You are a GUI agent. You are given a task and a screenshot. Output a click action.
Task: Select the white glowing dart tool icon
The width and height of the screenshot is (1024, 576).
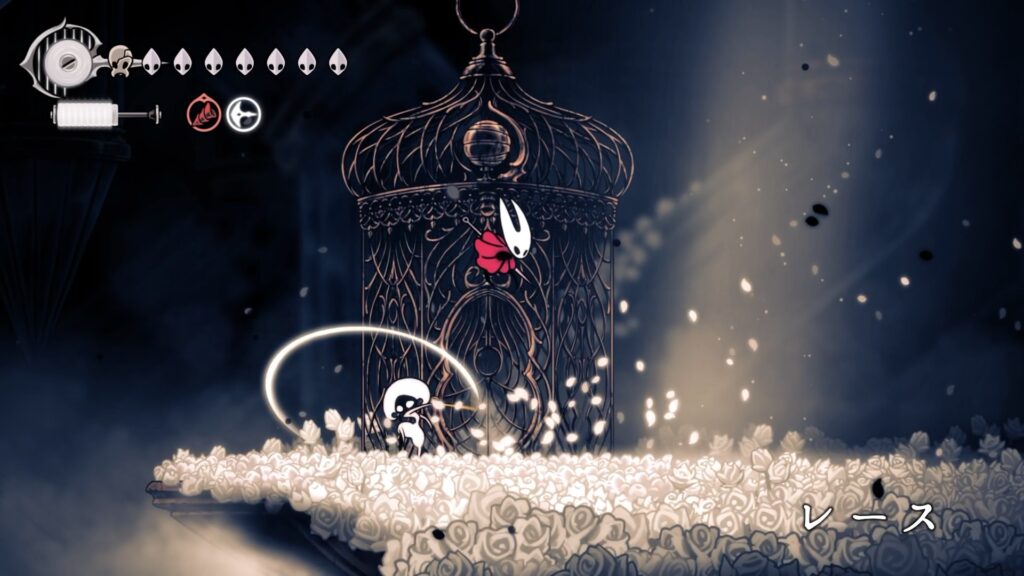coord(242,115)
